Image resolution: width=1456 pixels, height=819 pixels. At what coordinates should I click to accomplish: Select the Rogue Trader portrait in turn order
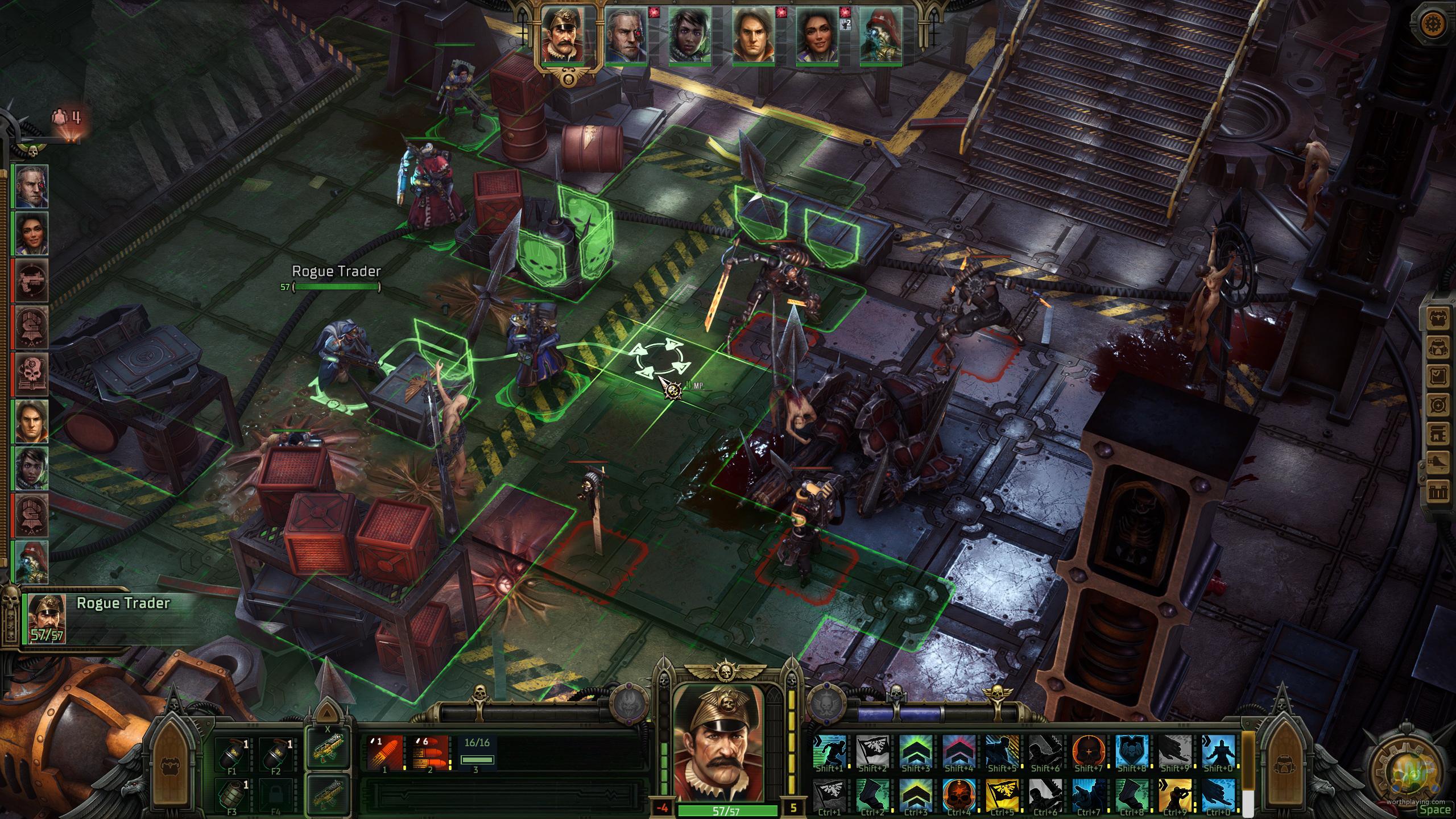click(561, 35)
